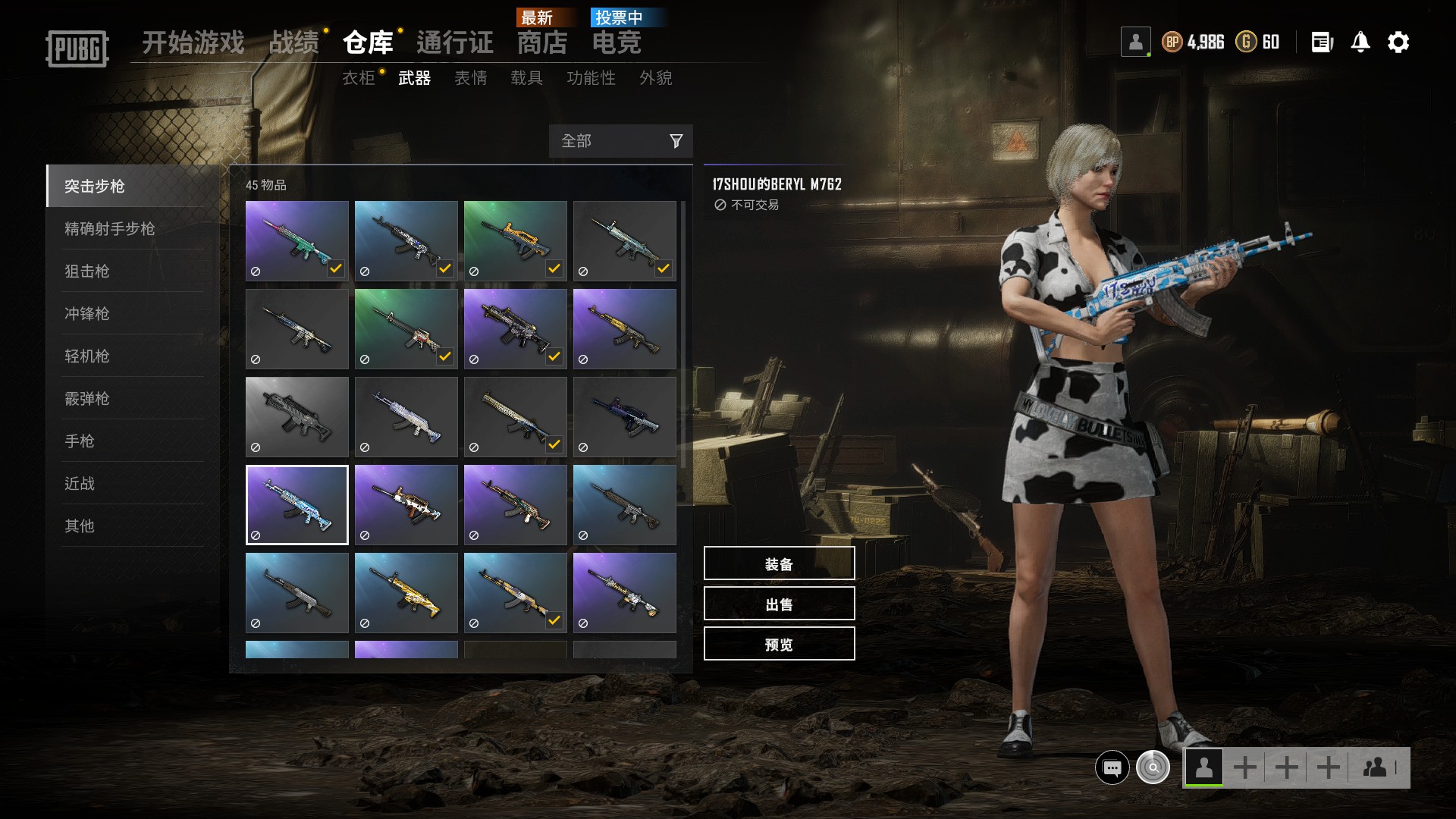Screen dimensions: 1456x819
Task: Open the 通行证 pass tab
Action: coord(455,42)
